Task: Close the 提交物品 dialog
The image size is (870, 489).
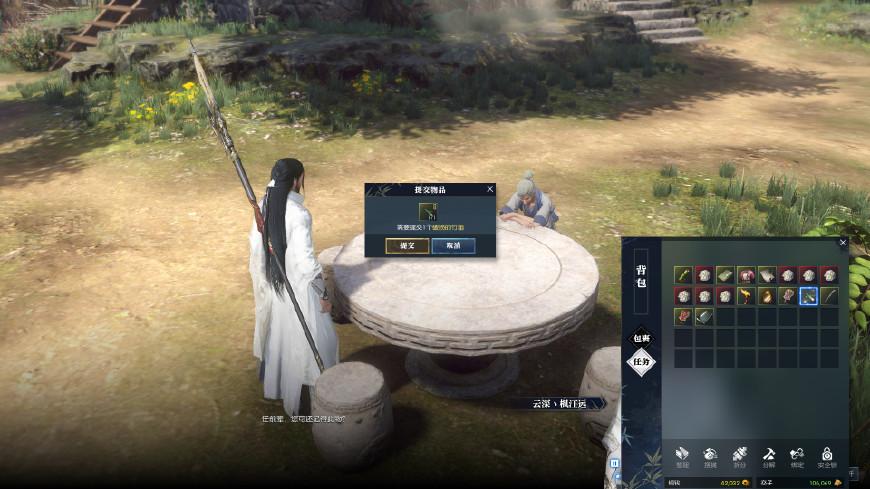Action: 490,188
